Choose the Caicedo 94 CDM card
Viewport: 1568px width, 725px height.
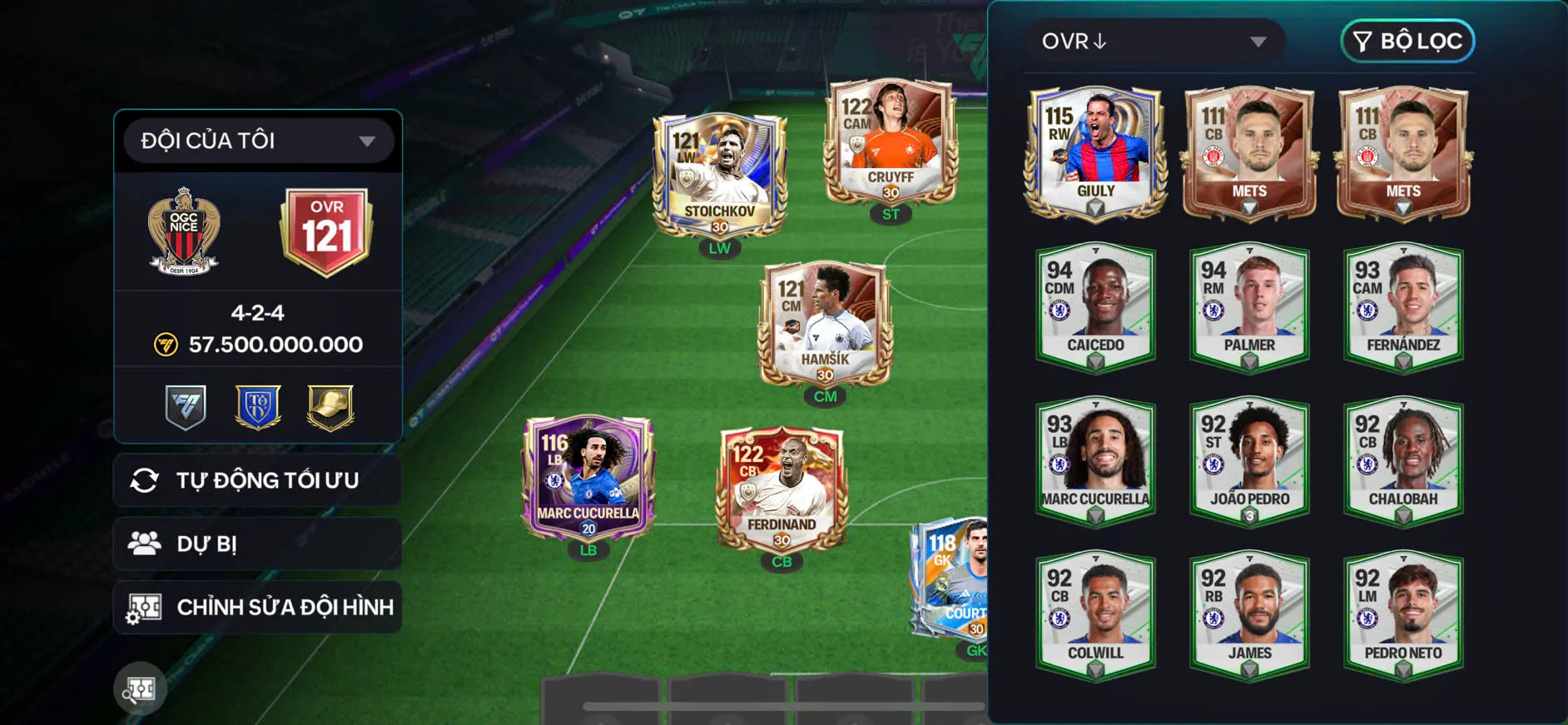point(1095,306)
